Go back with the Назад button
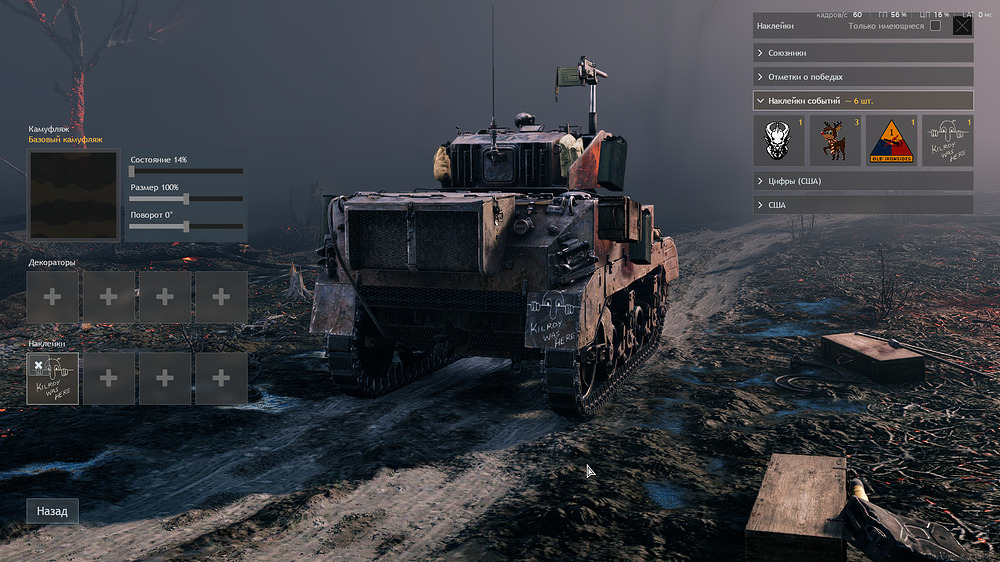Image resolution: width=1000 pixels, height=562 pixels. (x=52, y=511)
